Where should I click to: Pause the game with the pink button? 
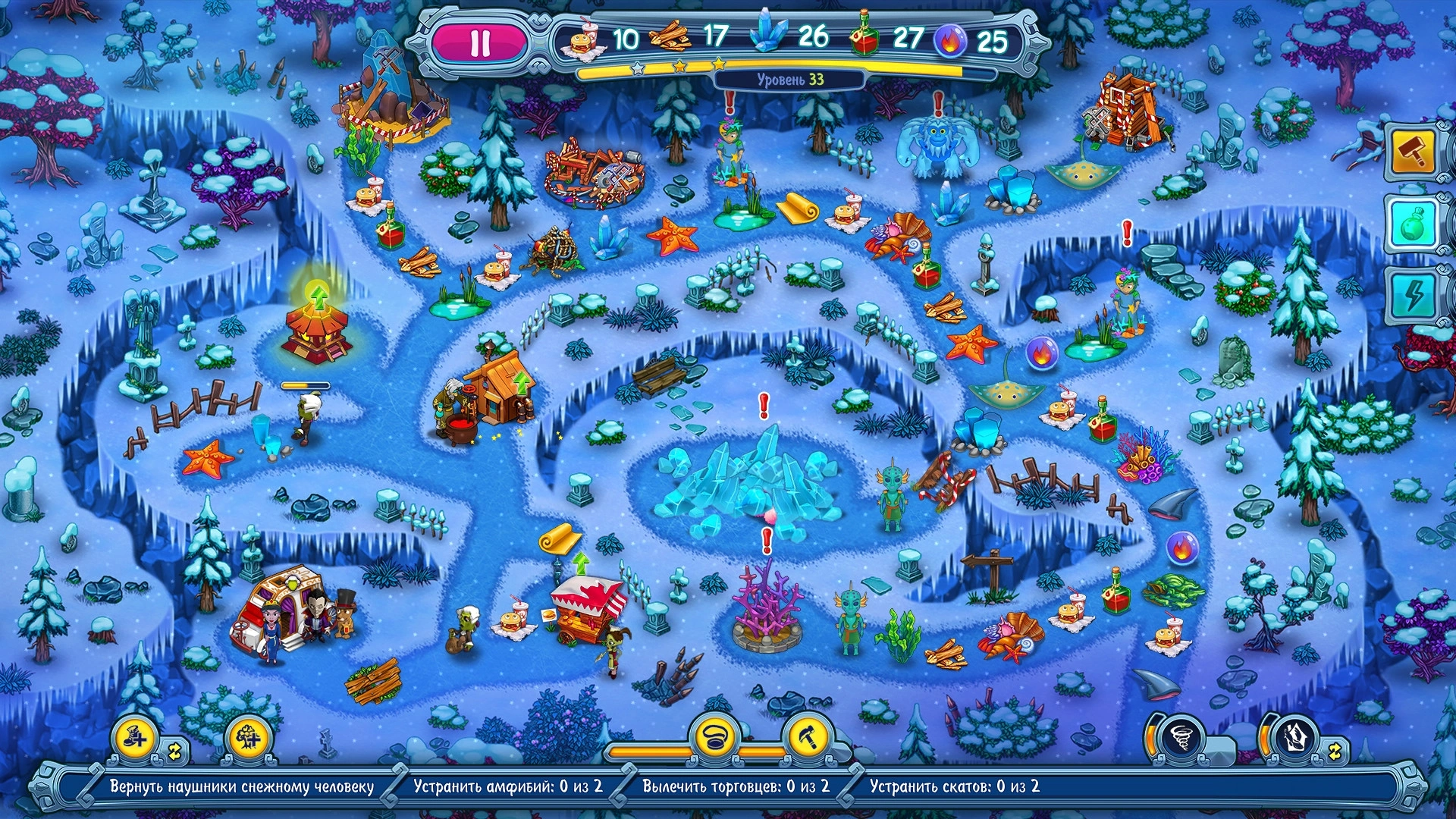480,42
